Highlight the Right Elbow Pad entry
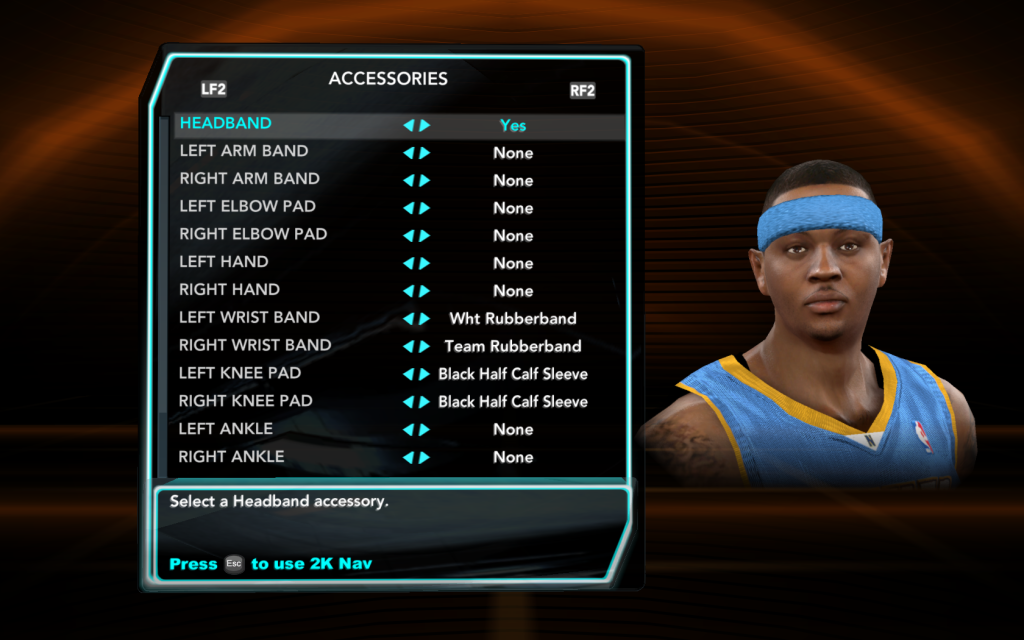Viewport: 1024px width, 640px height. click(x=253, y=235)
